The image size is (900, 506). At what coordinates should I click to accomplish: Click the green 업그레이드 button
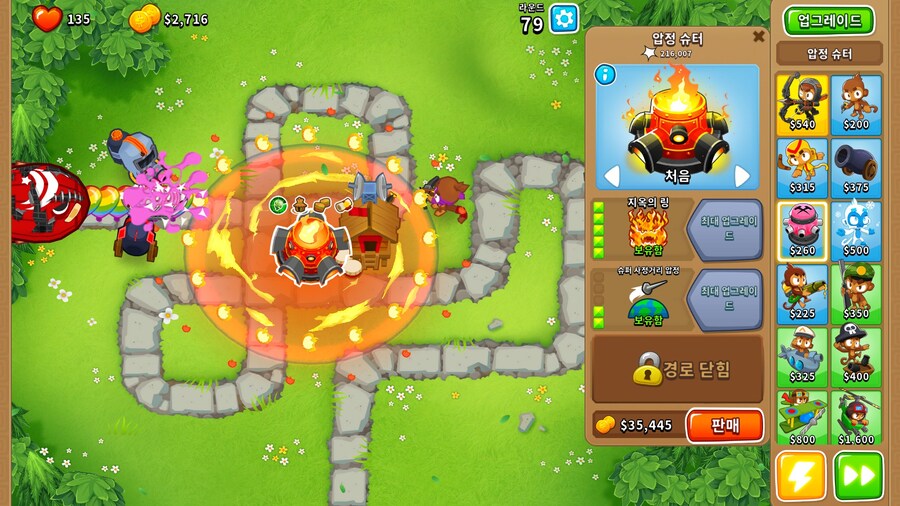829,20
